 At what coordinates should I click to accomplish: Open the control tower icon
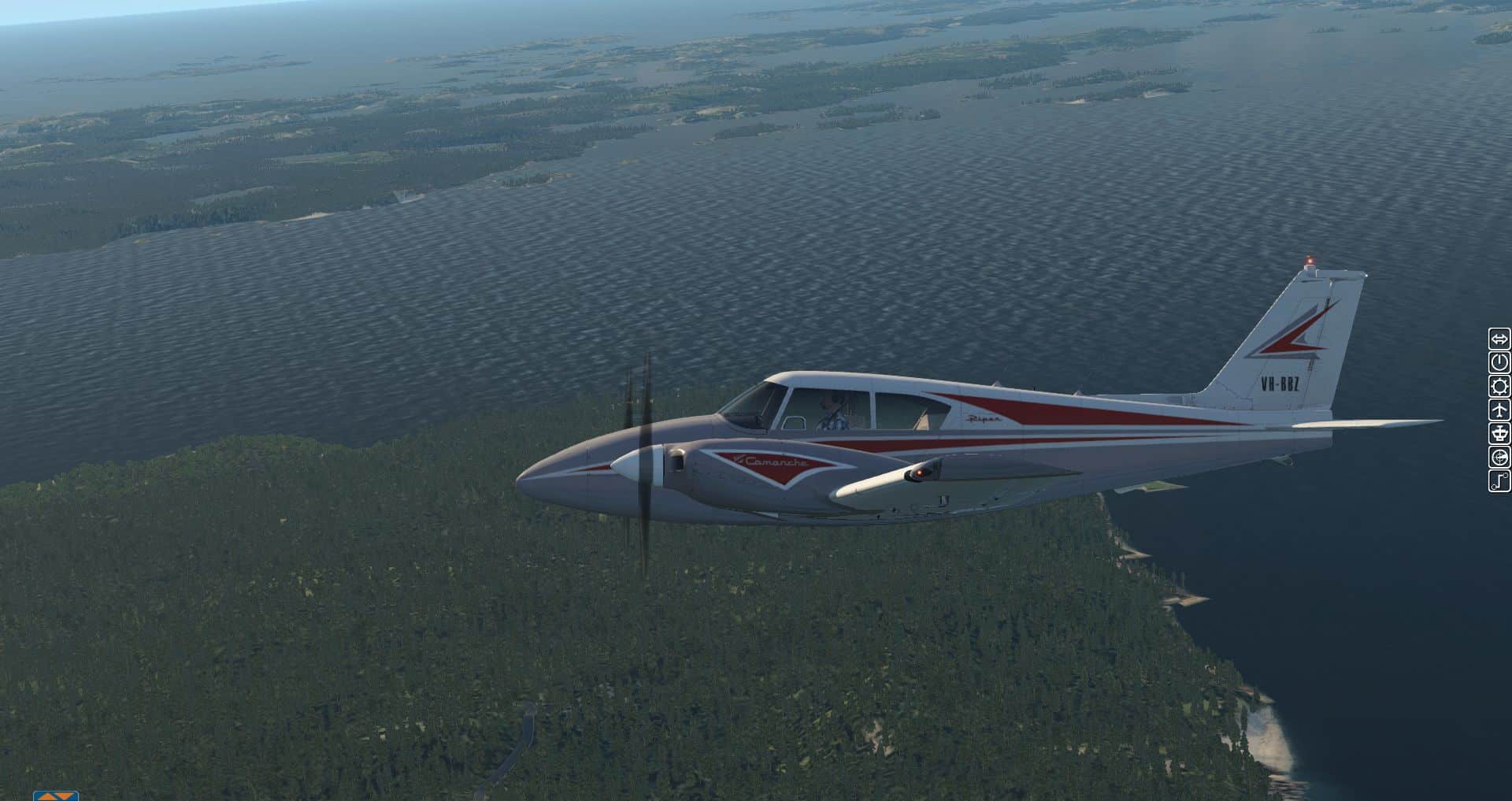(x=1499, y=433)
